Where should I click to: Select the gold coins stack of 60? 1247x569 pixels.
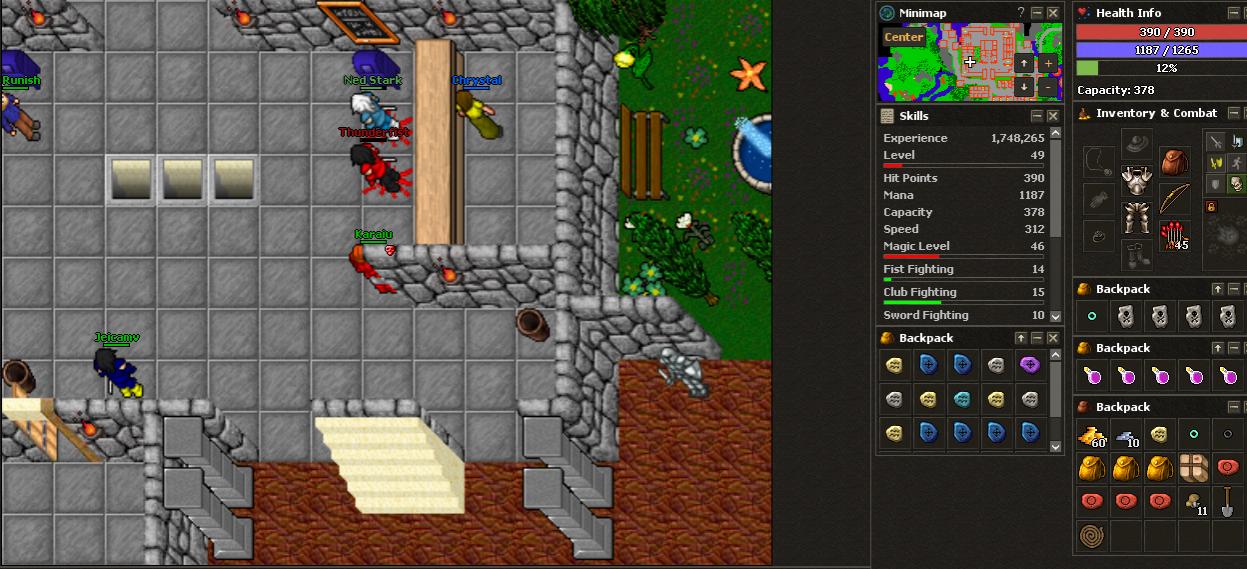click(x=1090, y=435)
